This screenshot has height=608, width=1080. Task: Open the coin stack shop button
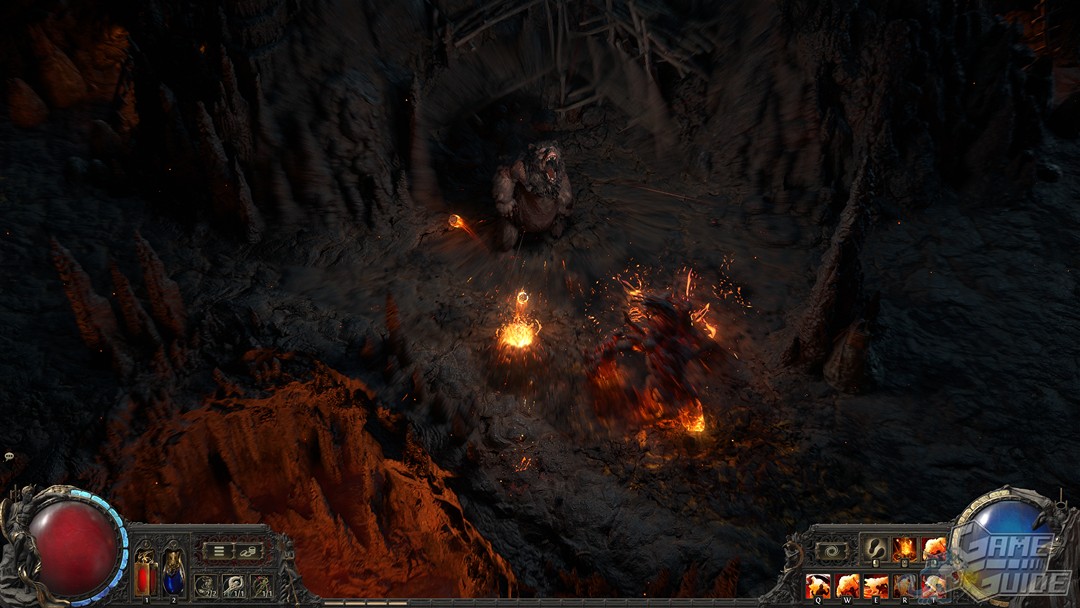coord(246,550)
